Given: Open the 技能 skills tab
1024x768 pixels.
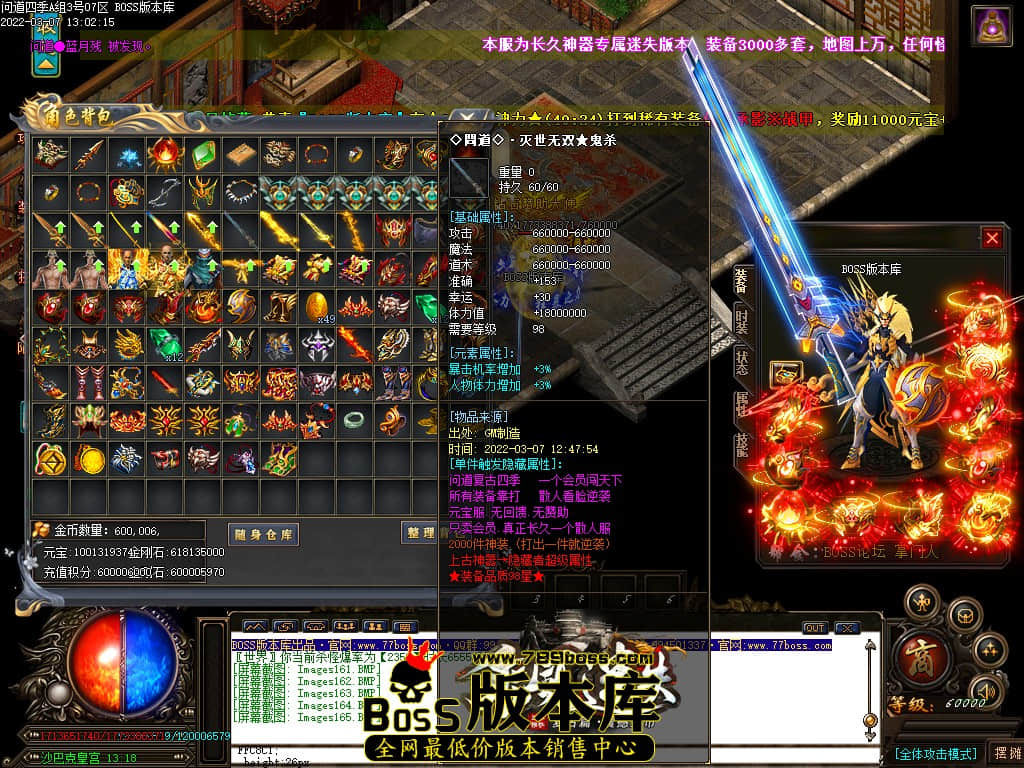Looking at the screenshot, I should [741, 444].
